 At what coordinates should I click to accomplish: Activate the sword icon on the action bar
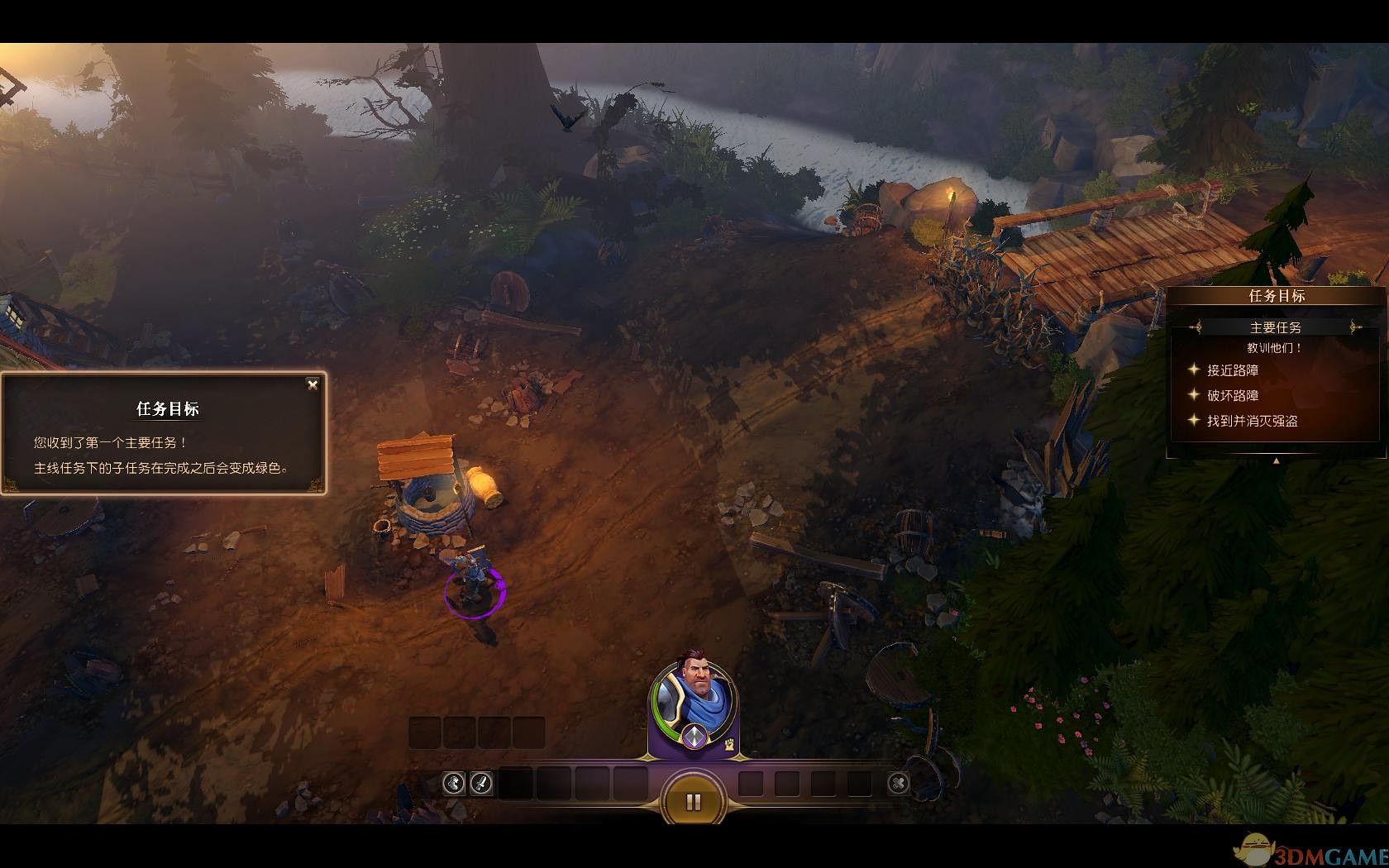(481, 783)
